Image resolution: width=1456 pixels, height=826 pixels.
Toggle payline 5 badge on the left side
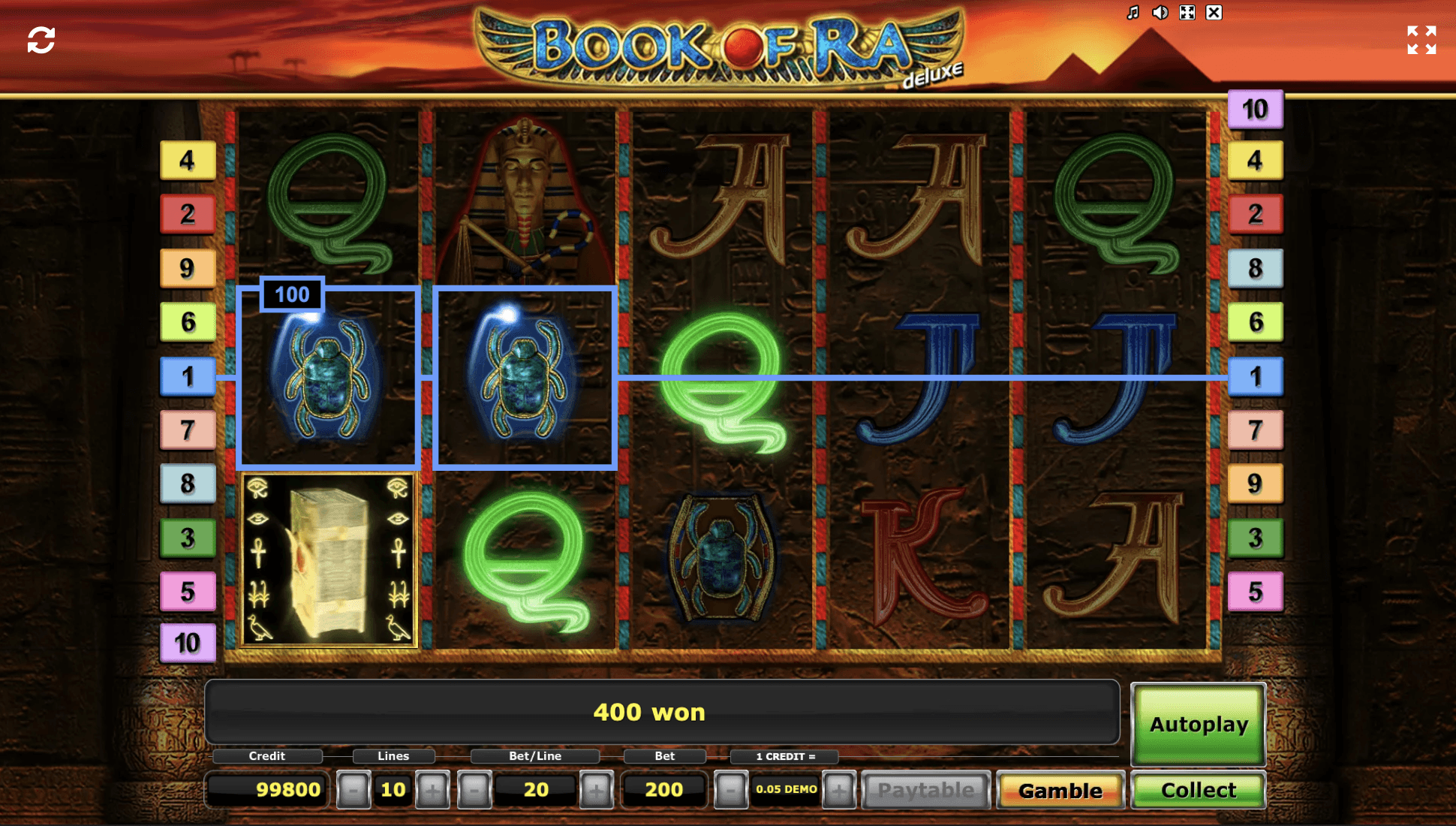[x=188, y=592]
